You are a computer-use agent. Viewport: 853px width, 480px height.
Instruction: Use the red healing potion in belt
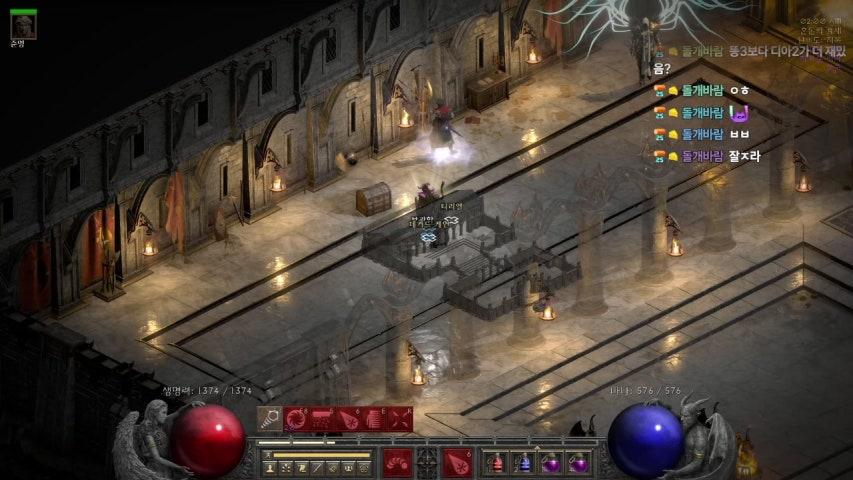[496, 463]
